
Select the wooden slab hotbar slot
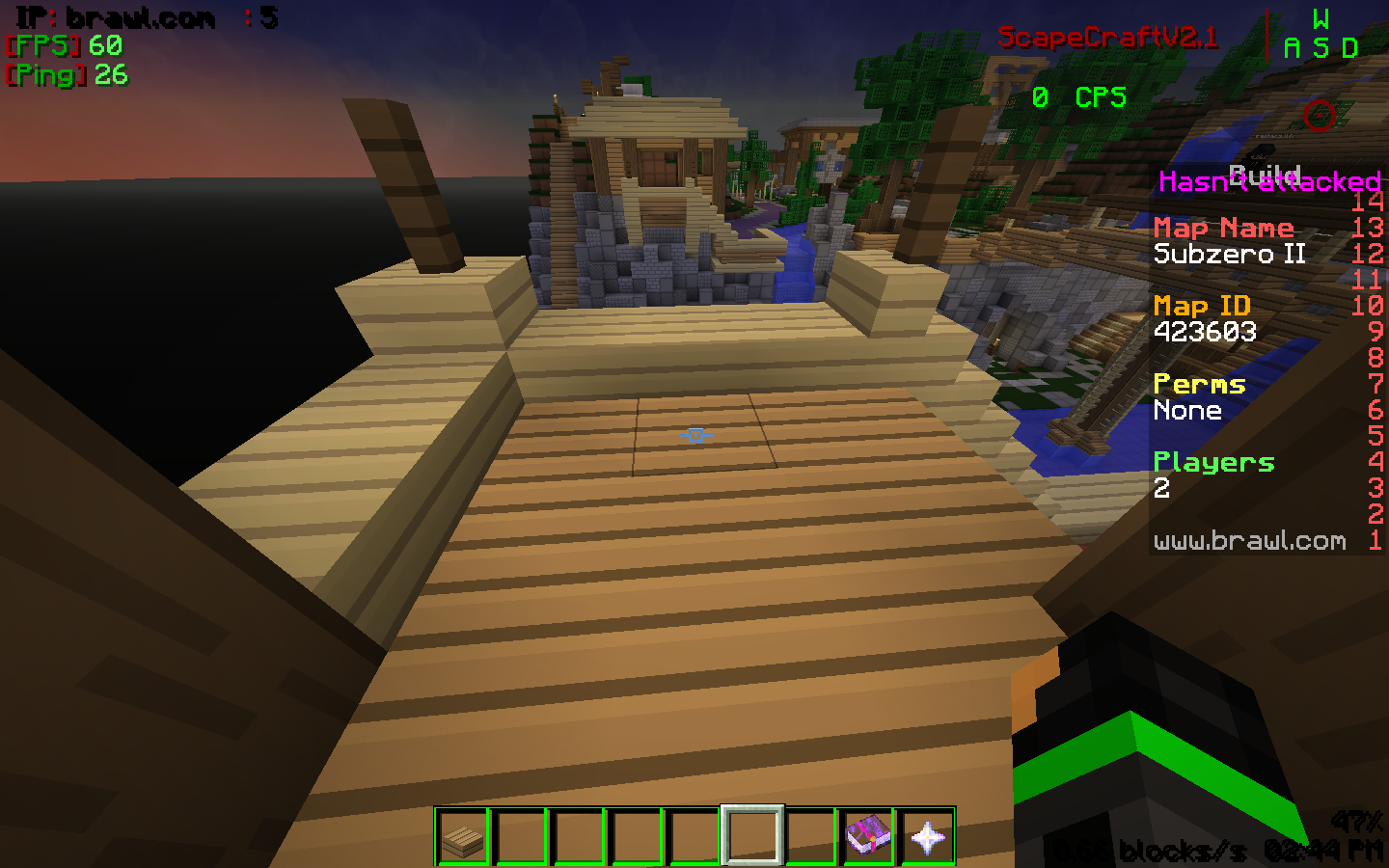pos(463,836)
